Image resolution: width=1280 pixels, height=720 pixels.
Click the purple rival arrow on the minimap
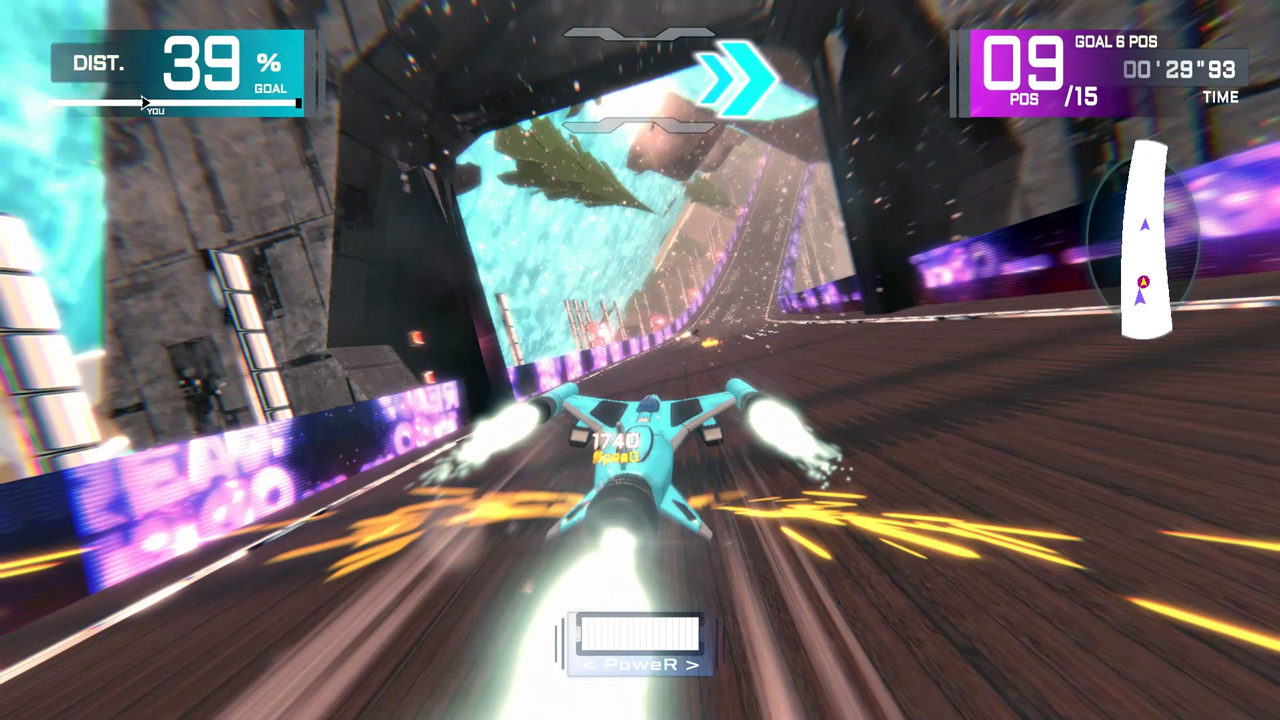coord(1145,224)
